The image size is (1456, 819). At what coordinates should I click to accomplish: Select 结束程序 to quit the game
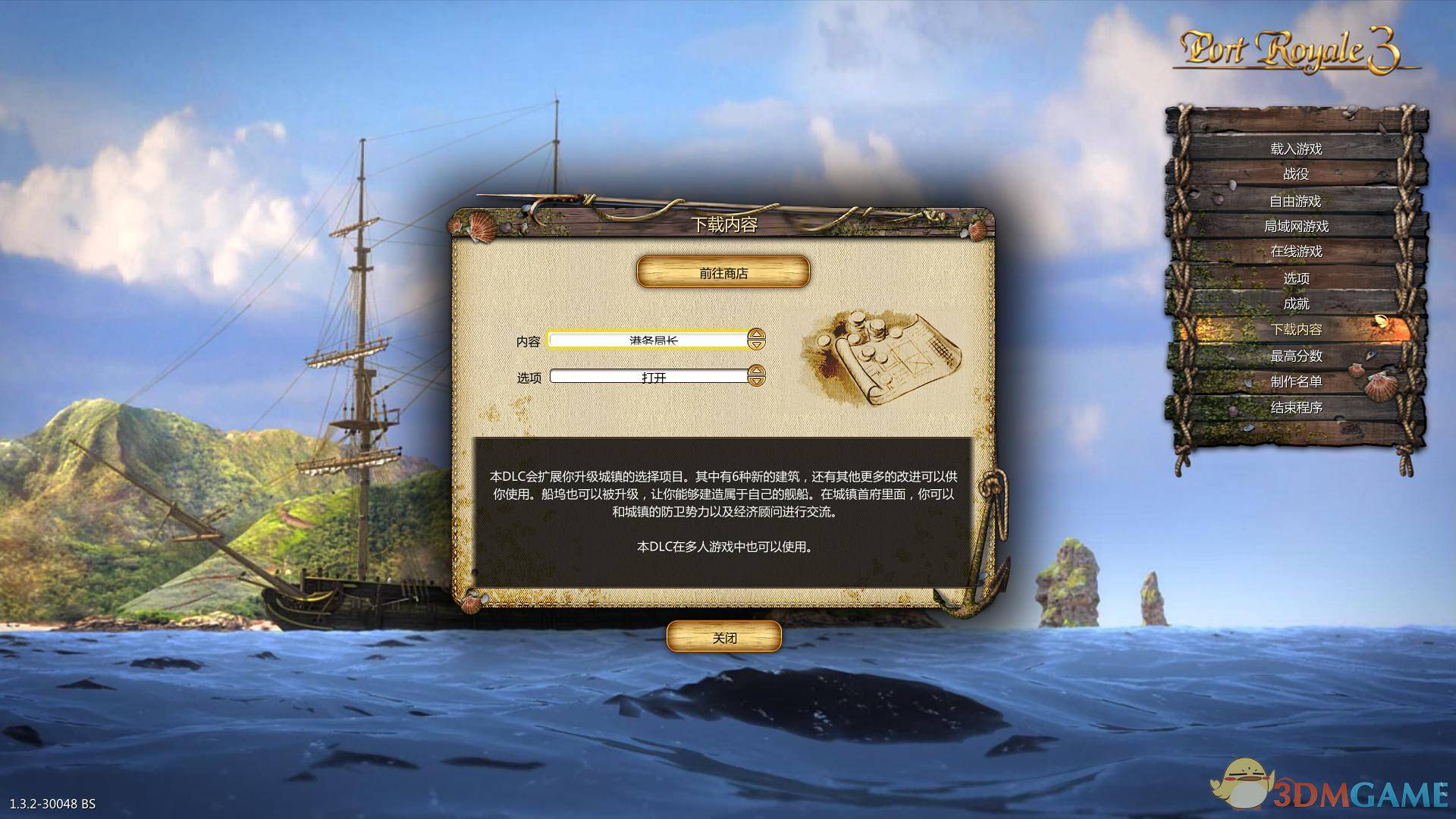[1299, 409]
